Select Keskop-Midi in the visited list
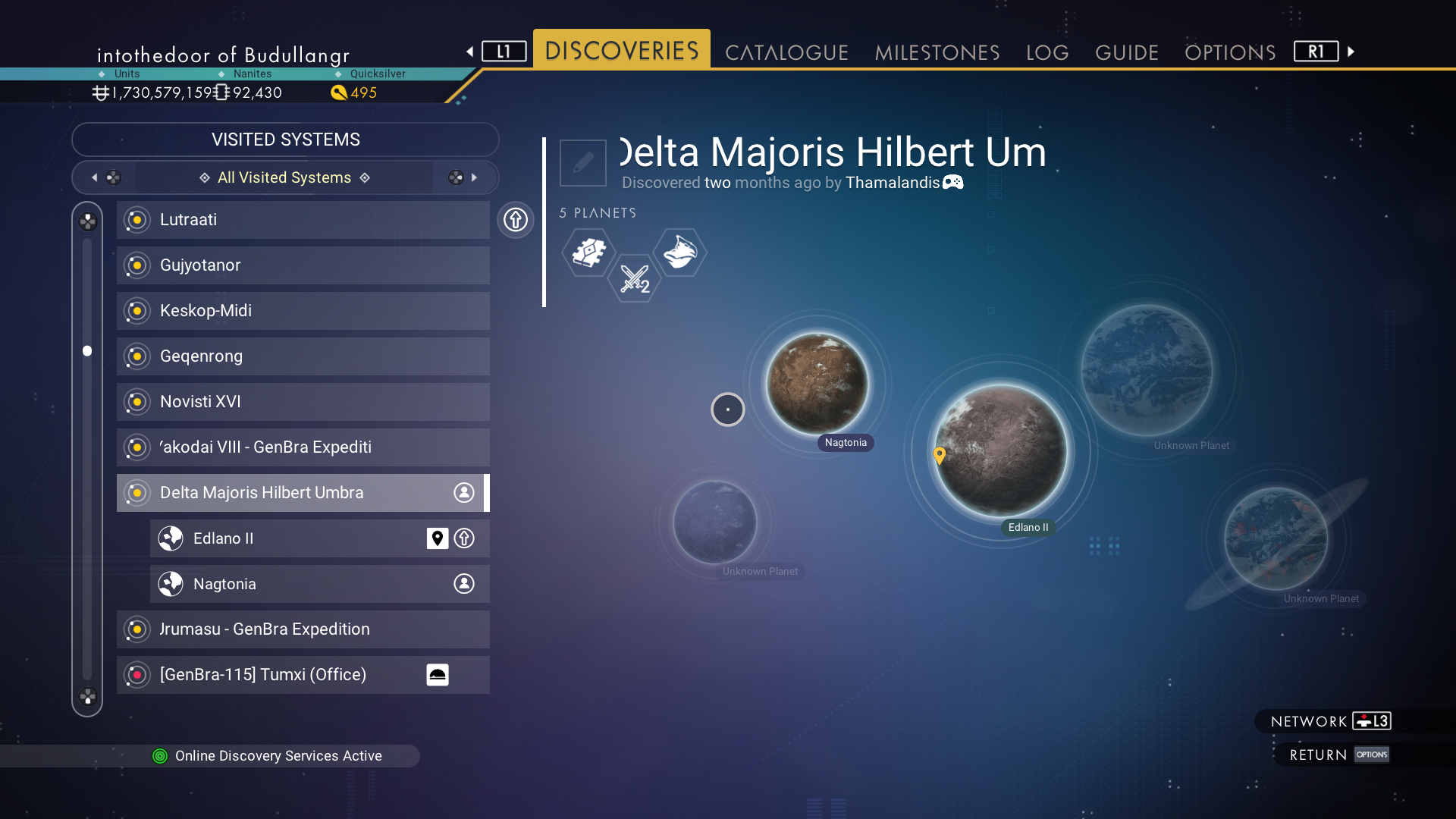The height and width of the screenshot is (819, 1456). point(303,311)
